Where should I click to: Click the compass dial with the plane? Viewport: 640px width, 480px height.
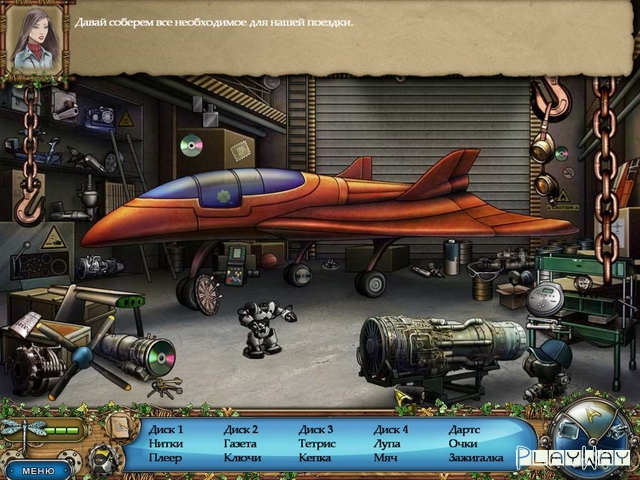point(589,430)
